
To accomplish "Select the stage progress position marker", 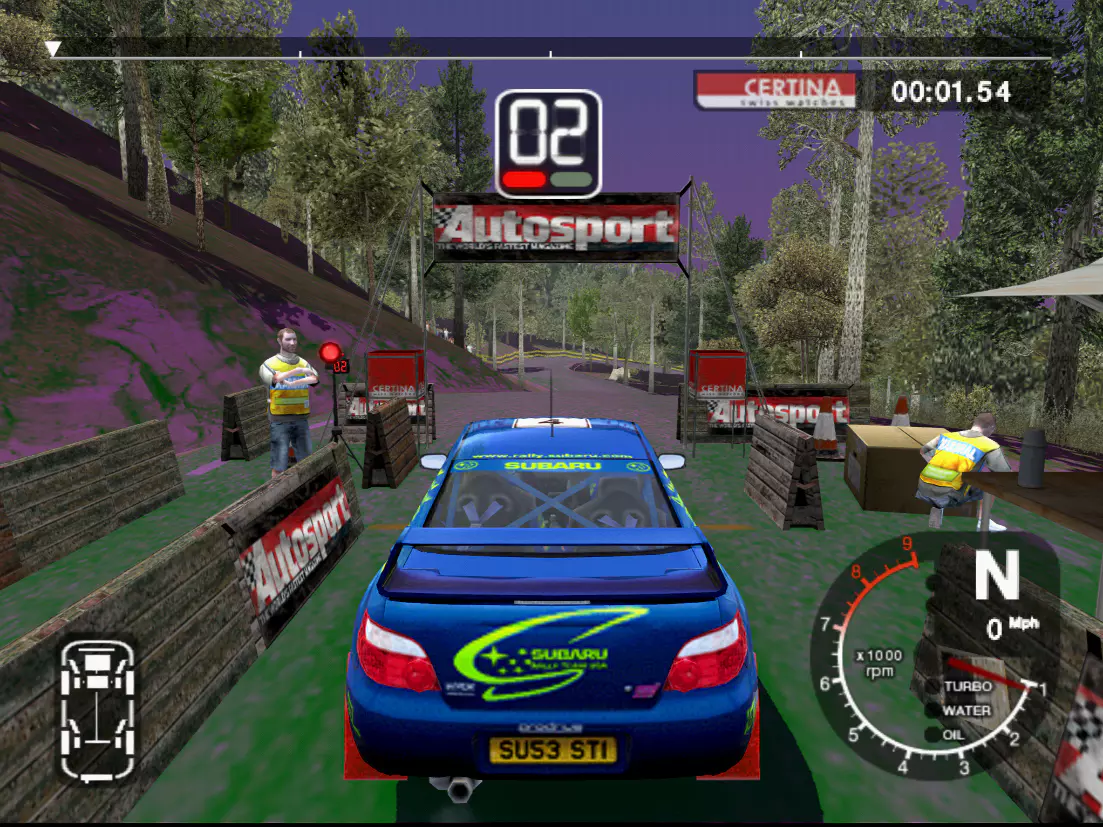I will coord(53,48).
